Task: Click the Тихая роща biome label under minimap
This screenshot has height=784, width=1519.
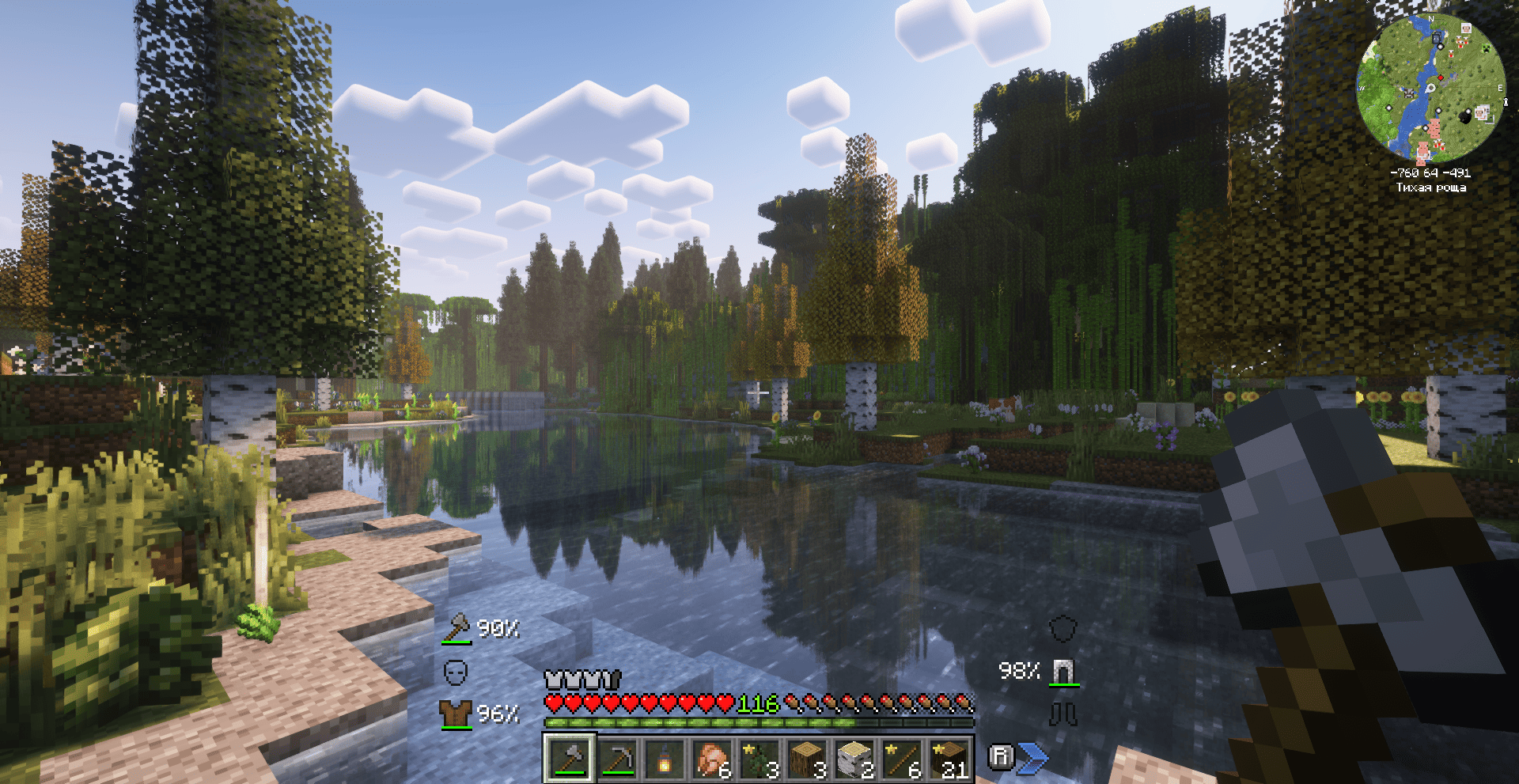Action: coord(1430,187)
